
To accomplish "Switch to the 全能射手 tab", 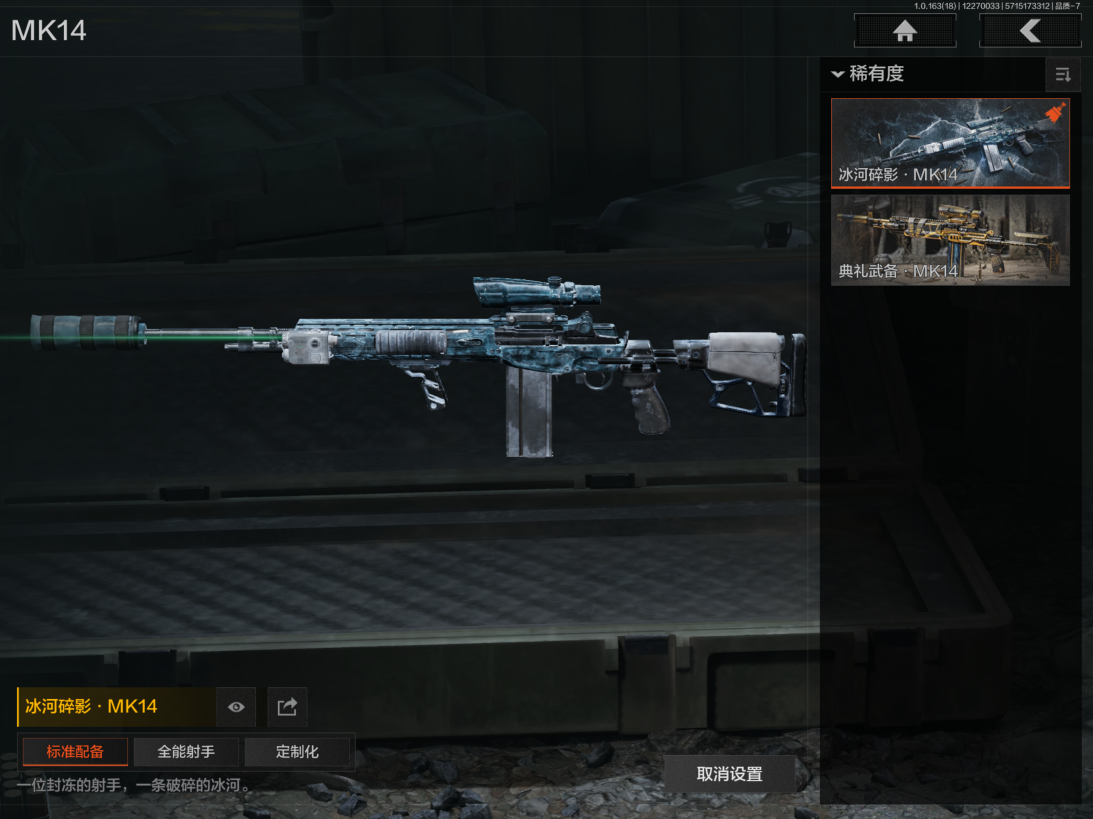I will coord(186,751).
